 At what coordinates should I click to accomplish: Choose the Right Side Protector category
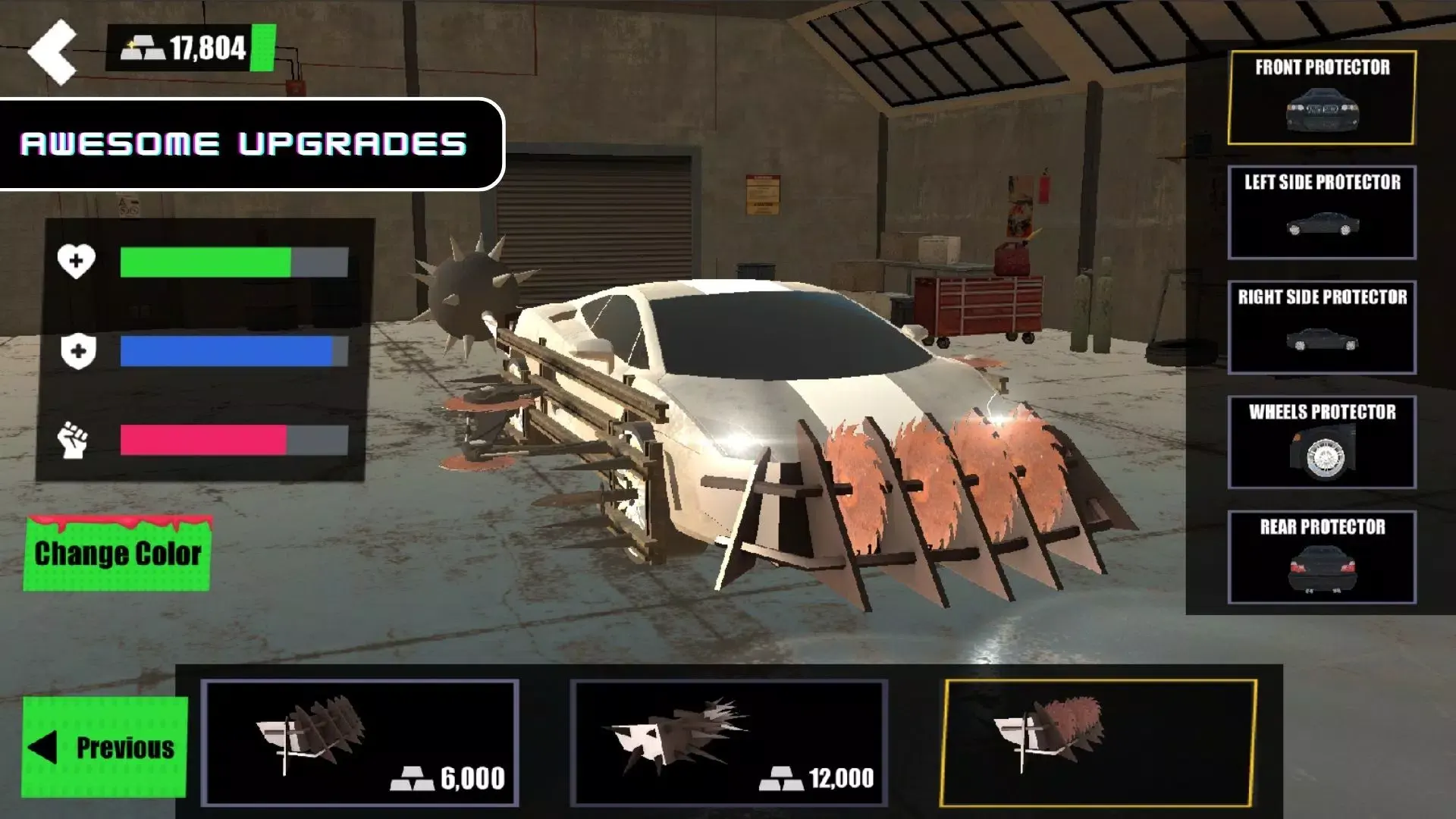pyautogui.click(x=1322, y=328)
